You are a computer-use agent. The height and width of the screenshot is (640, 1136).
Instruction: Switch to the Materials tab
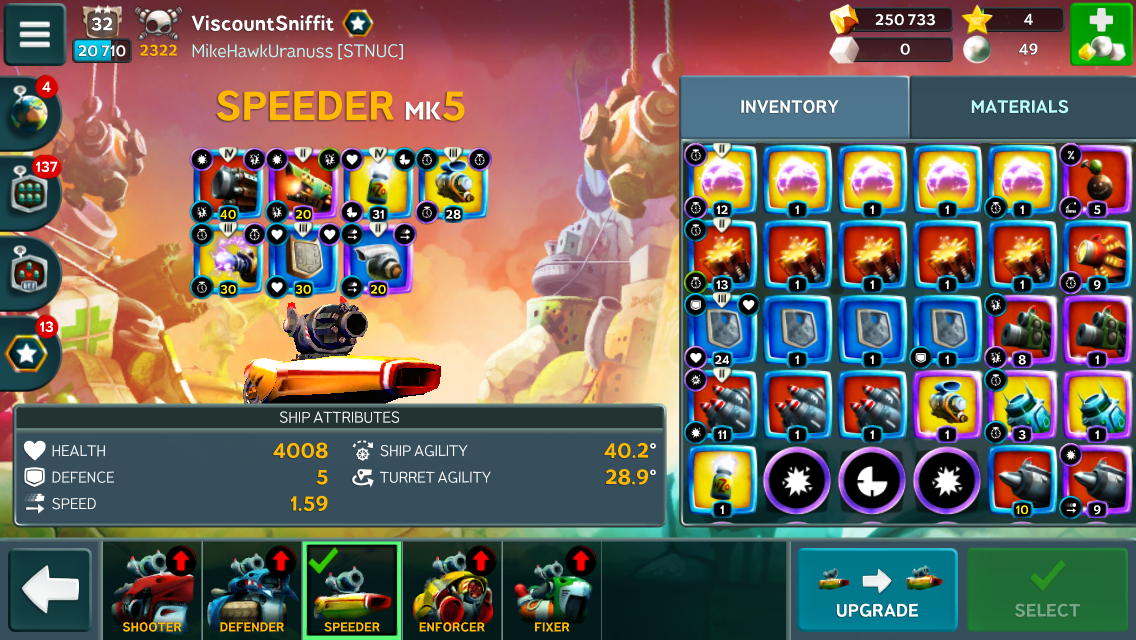pos(1019,107)
